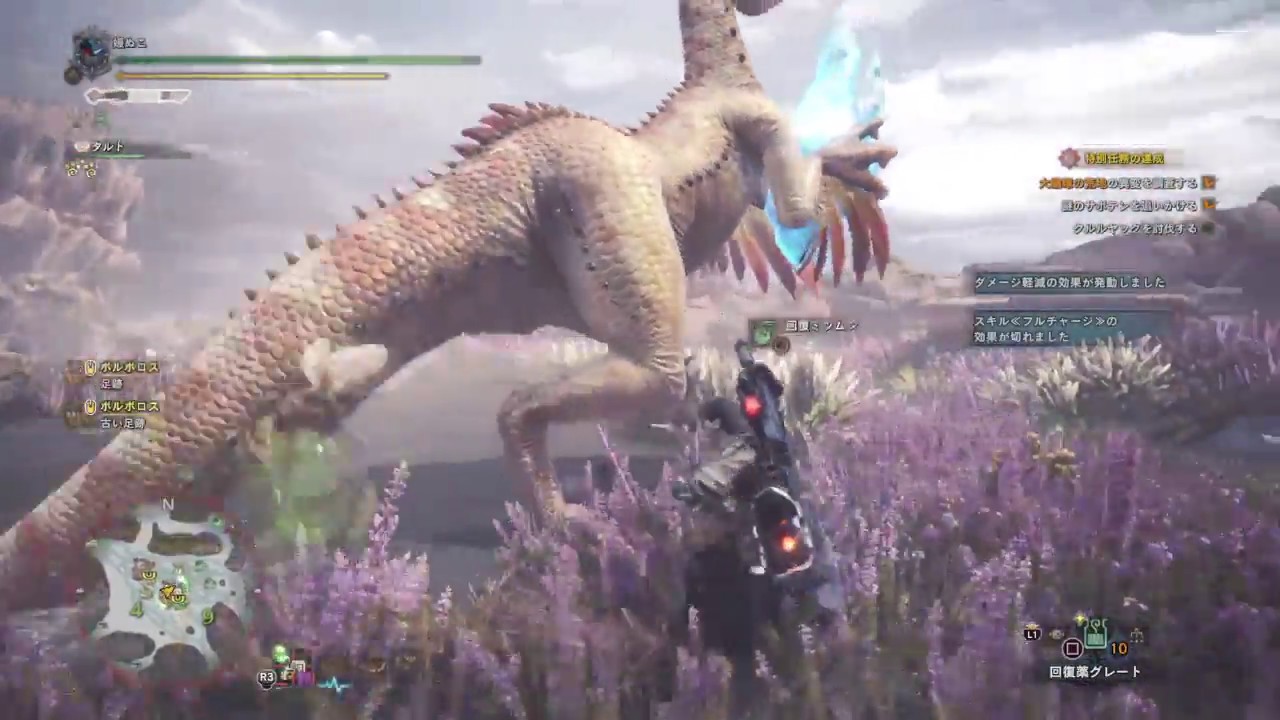Dismiss the スキル≪フルチャージ≫ expired notification
The image size is (1280, 720).
1072,329
